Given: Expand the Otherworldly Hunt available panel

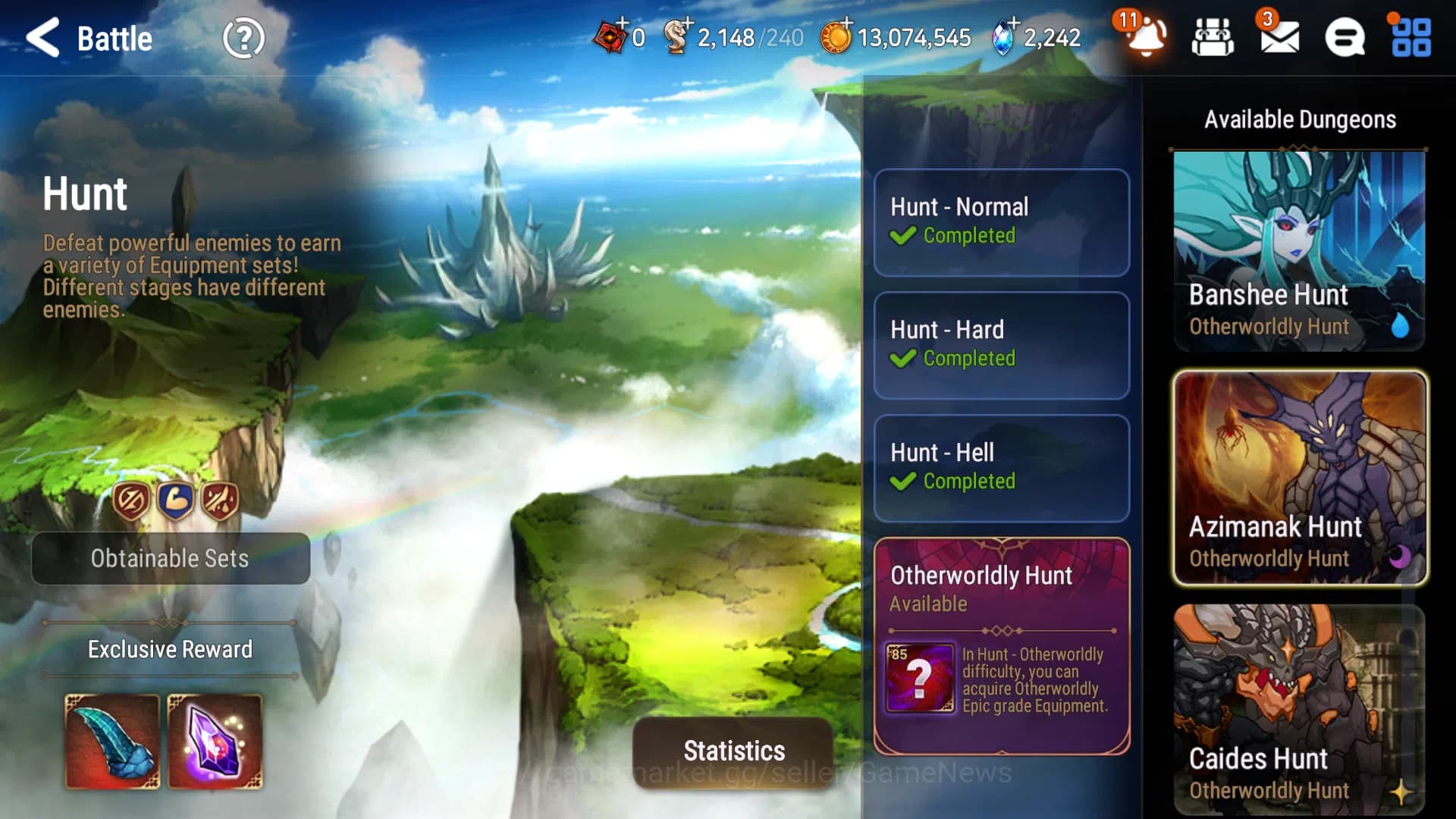Looking at the screenshot, I should (1001, 645).
